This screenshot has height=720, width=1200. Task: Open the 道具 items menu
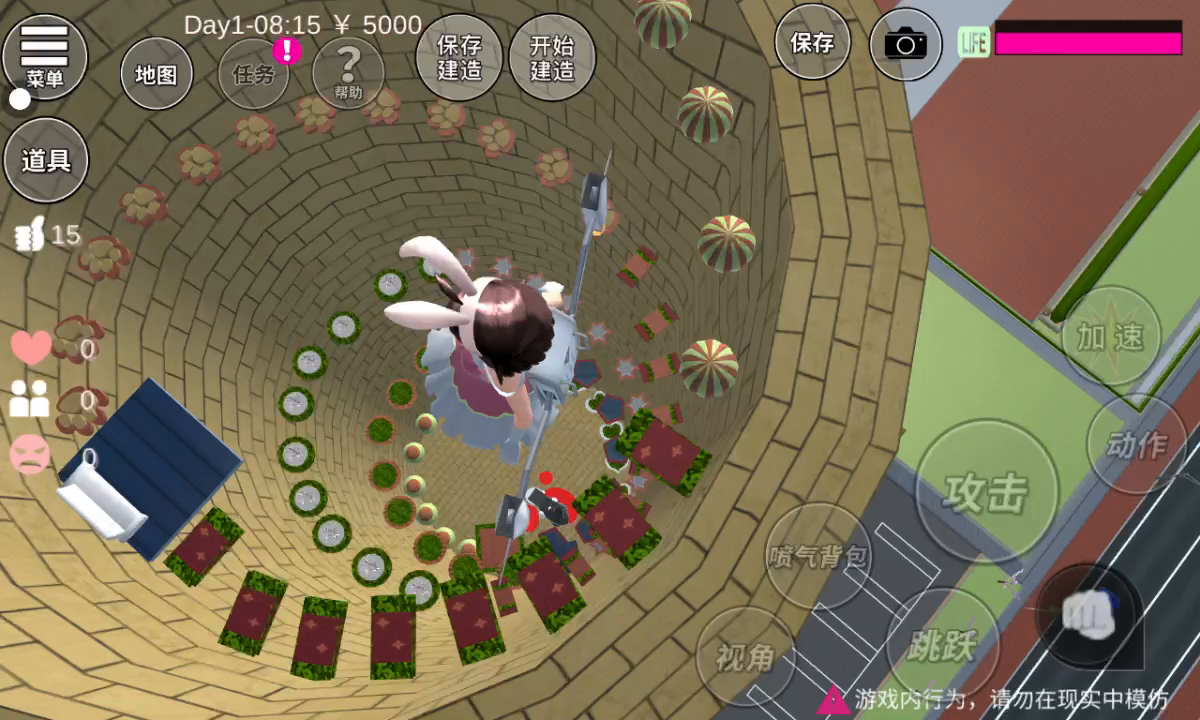pyautogui.click(x=46, y=161)
